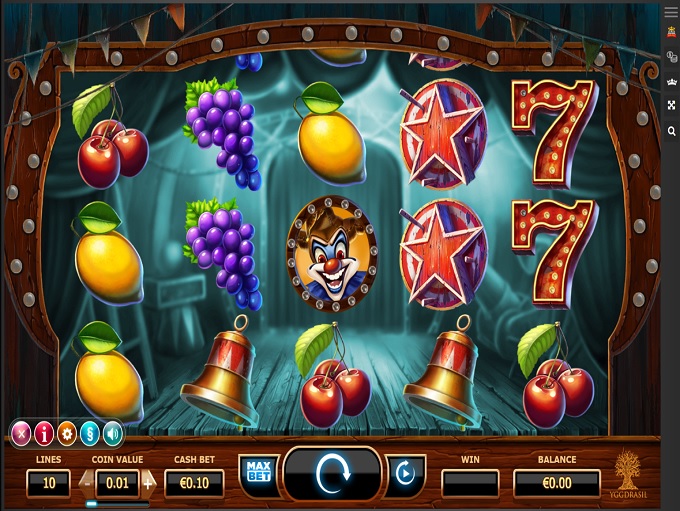The image size is (680, 511).
Task: Open the coins icon in the sidebar
Action: (x=671, y=57)
